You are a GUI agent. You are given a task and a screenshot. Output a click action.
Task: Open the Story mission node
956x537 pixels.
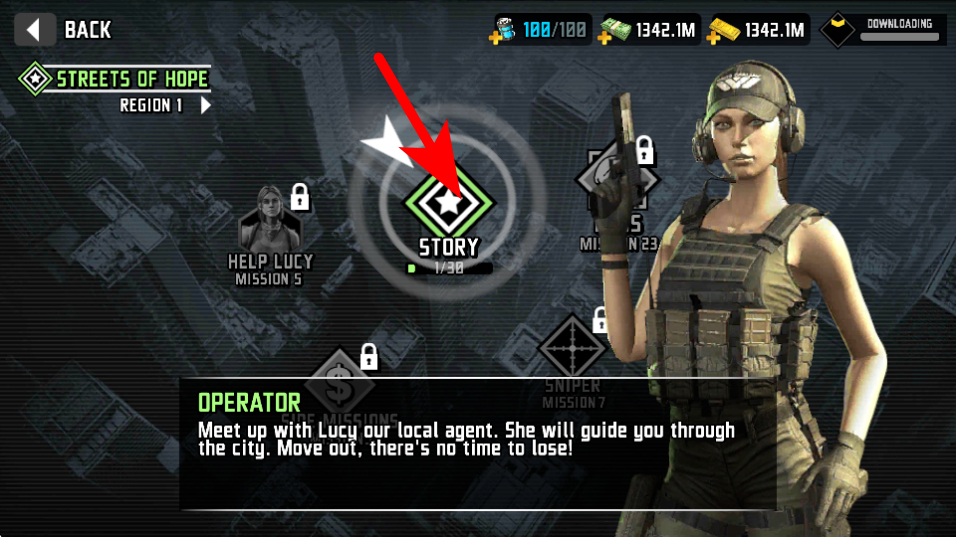[449, 205]
